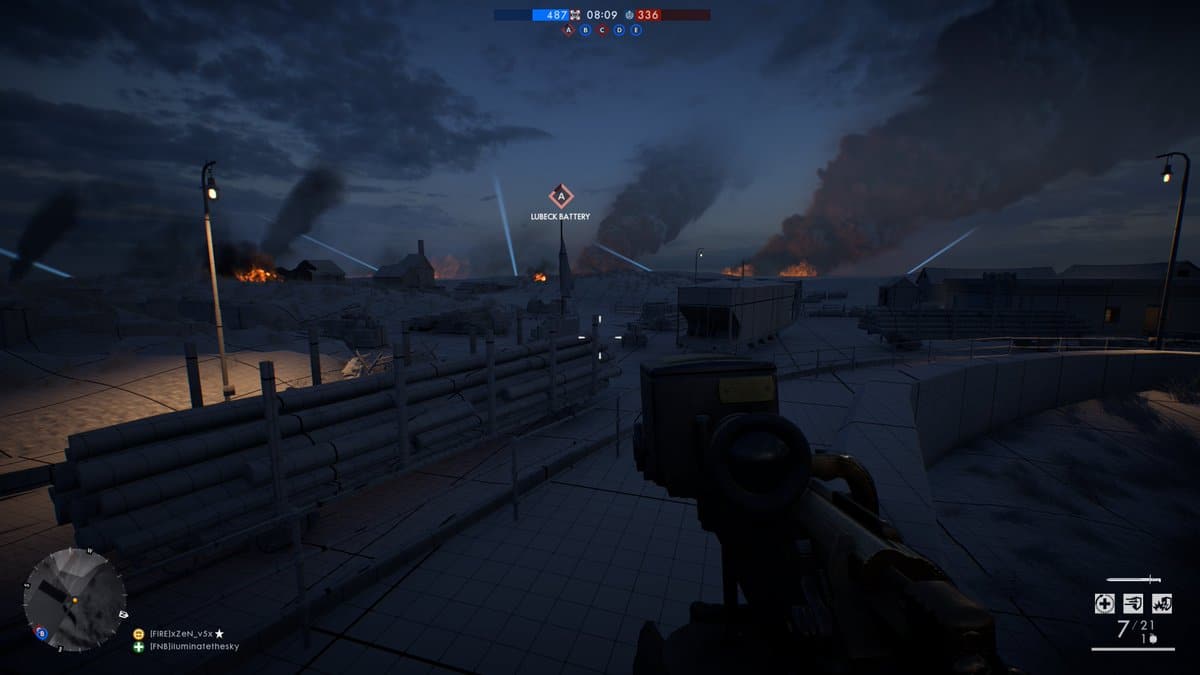
Task: Select squadmate [FNB]iluminatethesky
Action: click(x=194, y=646)
